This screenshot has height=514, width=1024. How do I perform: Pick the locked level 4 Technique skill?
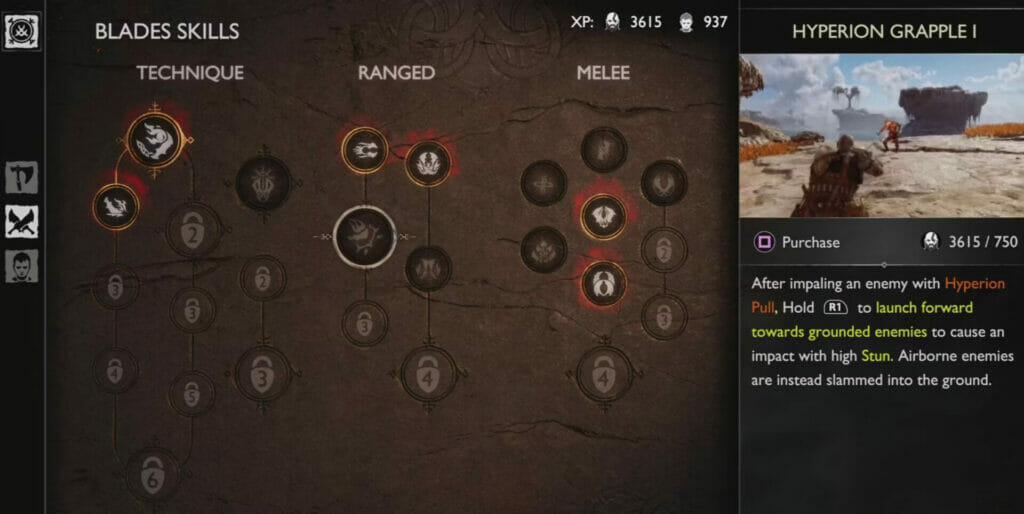(x=115, y=370)
